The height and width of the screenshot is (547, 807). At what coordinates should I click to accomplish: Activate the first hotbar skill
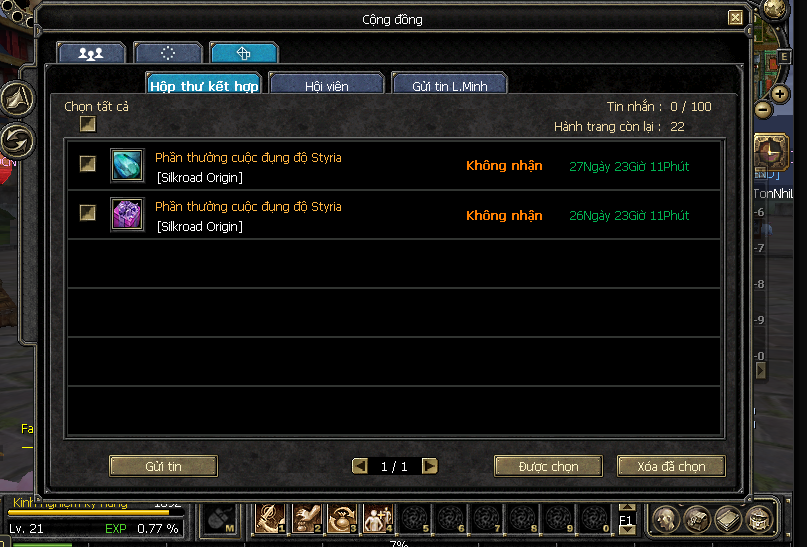(x=271, y=518)
